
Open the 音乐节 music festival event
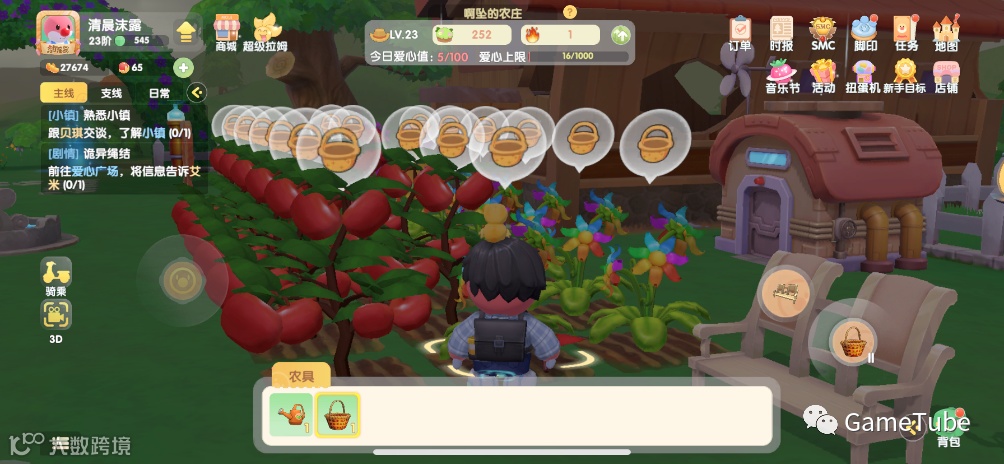[x=782, y=75]
